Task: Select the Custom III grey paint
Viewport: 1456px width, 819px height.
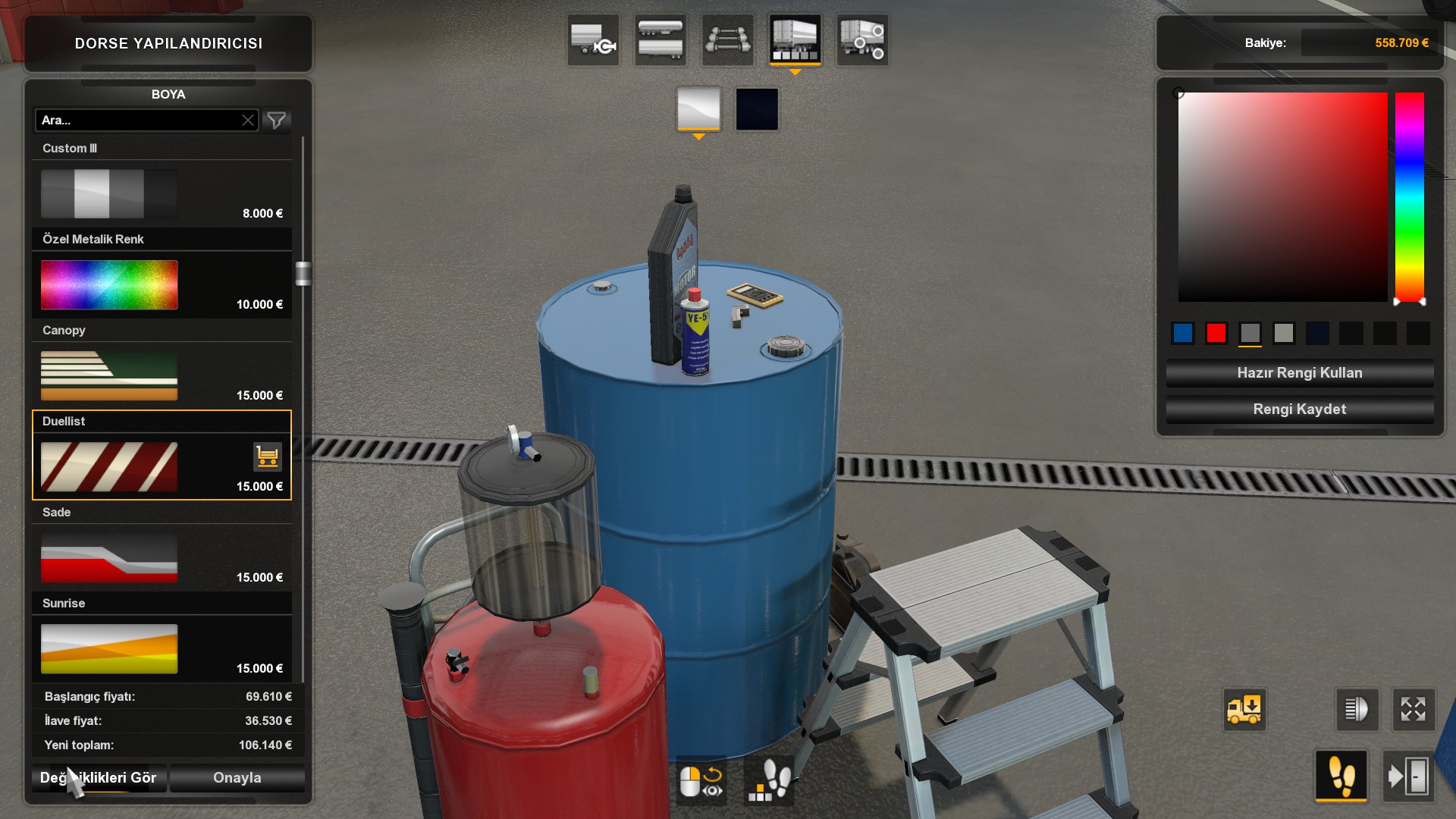Action: click(x=109, y=193)
